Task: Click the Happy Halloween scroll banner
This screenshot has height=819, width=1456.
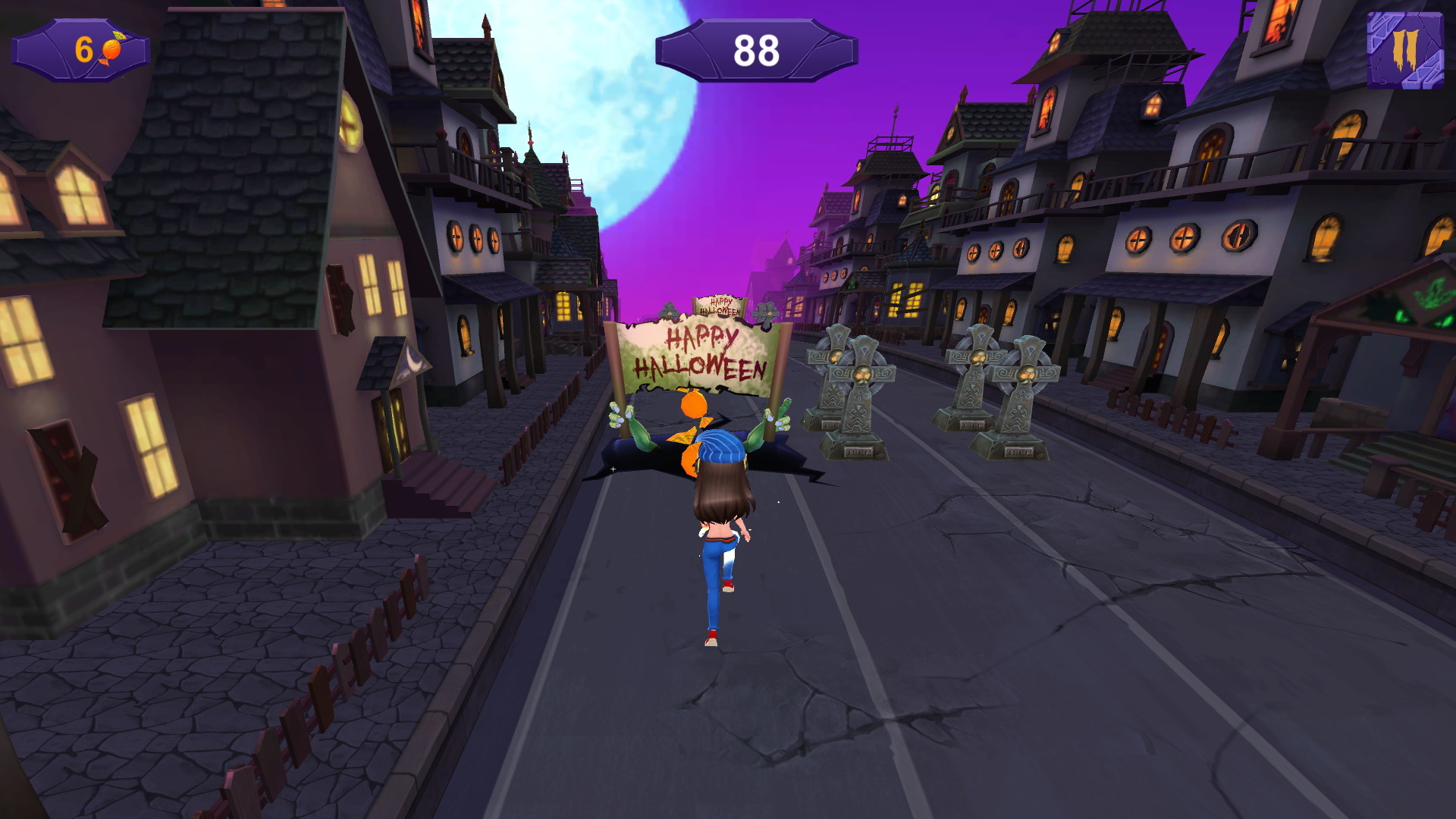Action: click(696, 353)
